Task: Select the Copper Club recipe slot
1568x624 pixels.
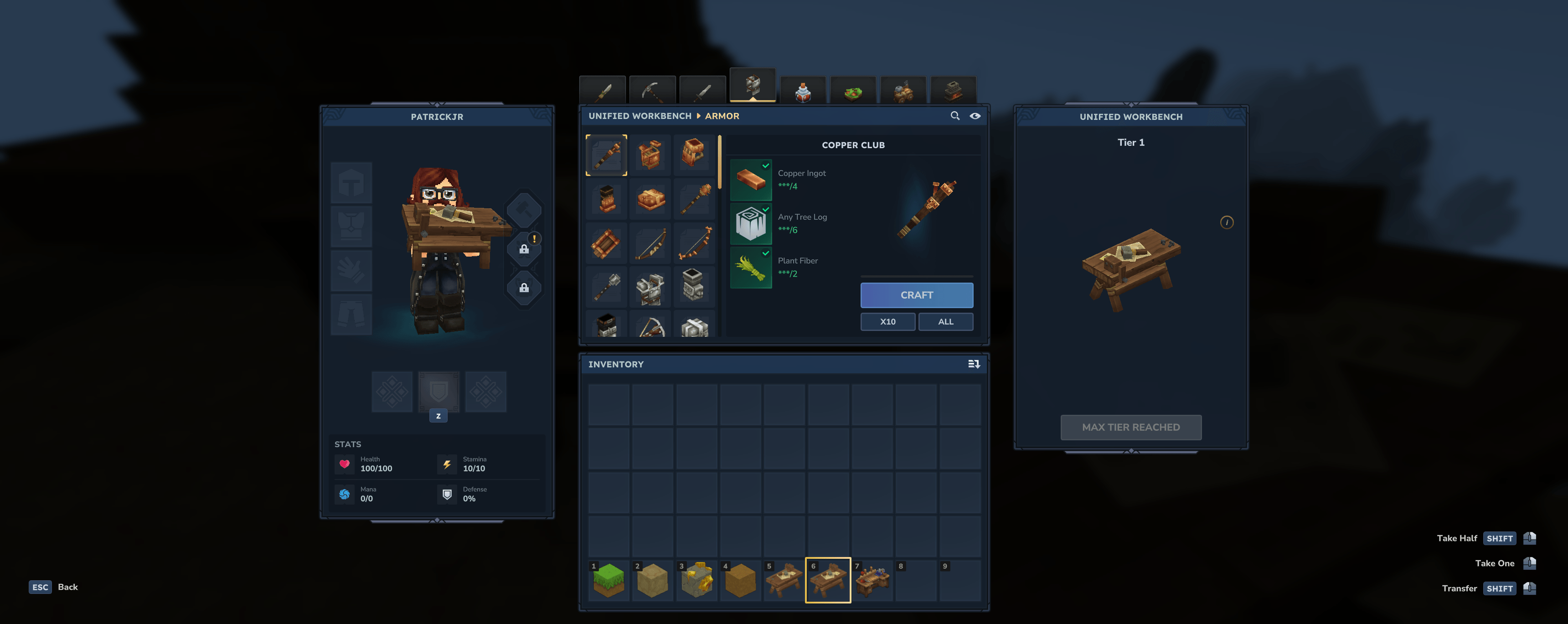Action: [x=606, y=155]
